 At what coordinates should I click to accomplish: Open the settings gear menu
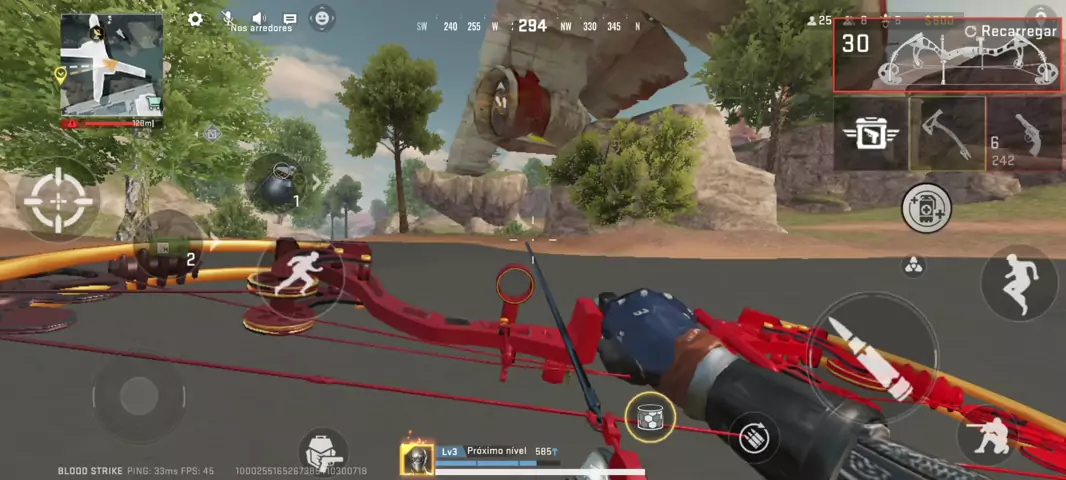pos(195,19)
